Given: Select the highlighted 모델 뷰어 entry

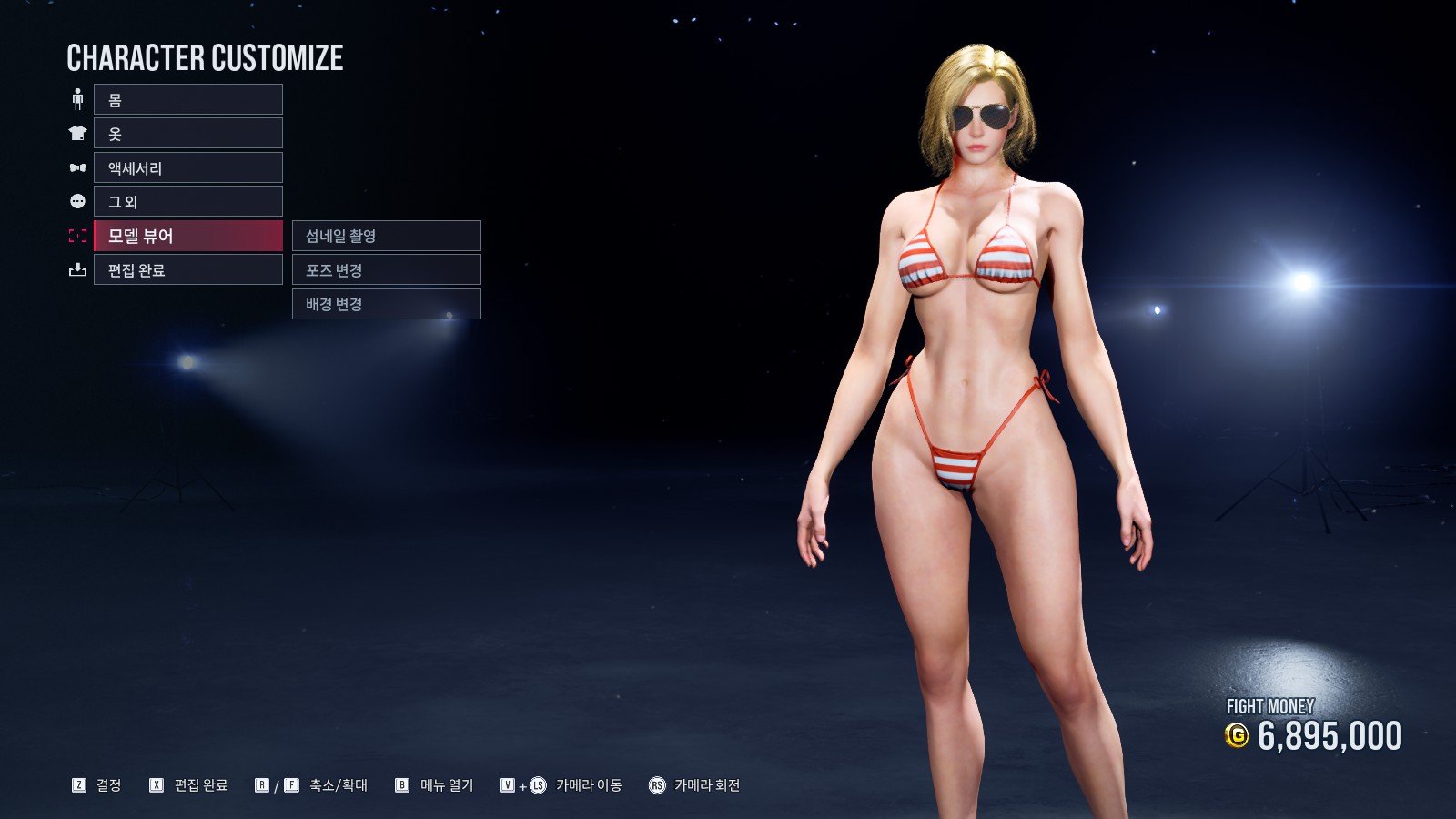Looking at the screenshot, I should pyautogui.click(x=187, y=236).
